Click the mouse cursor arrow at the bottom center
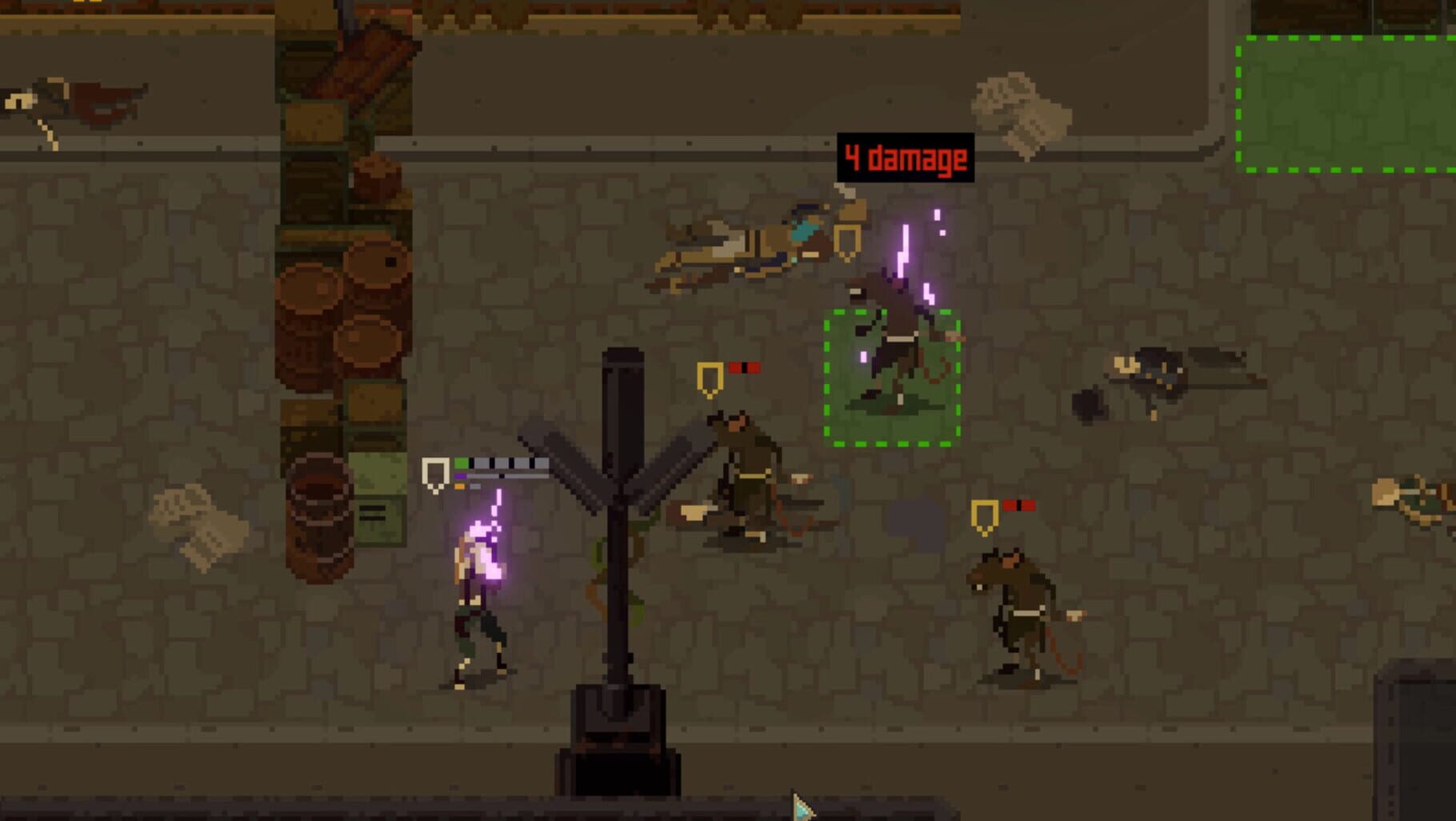Viewport: 1456px width, 821px height. pos(798,804)
